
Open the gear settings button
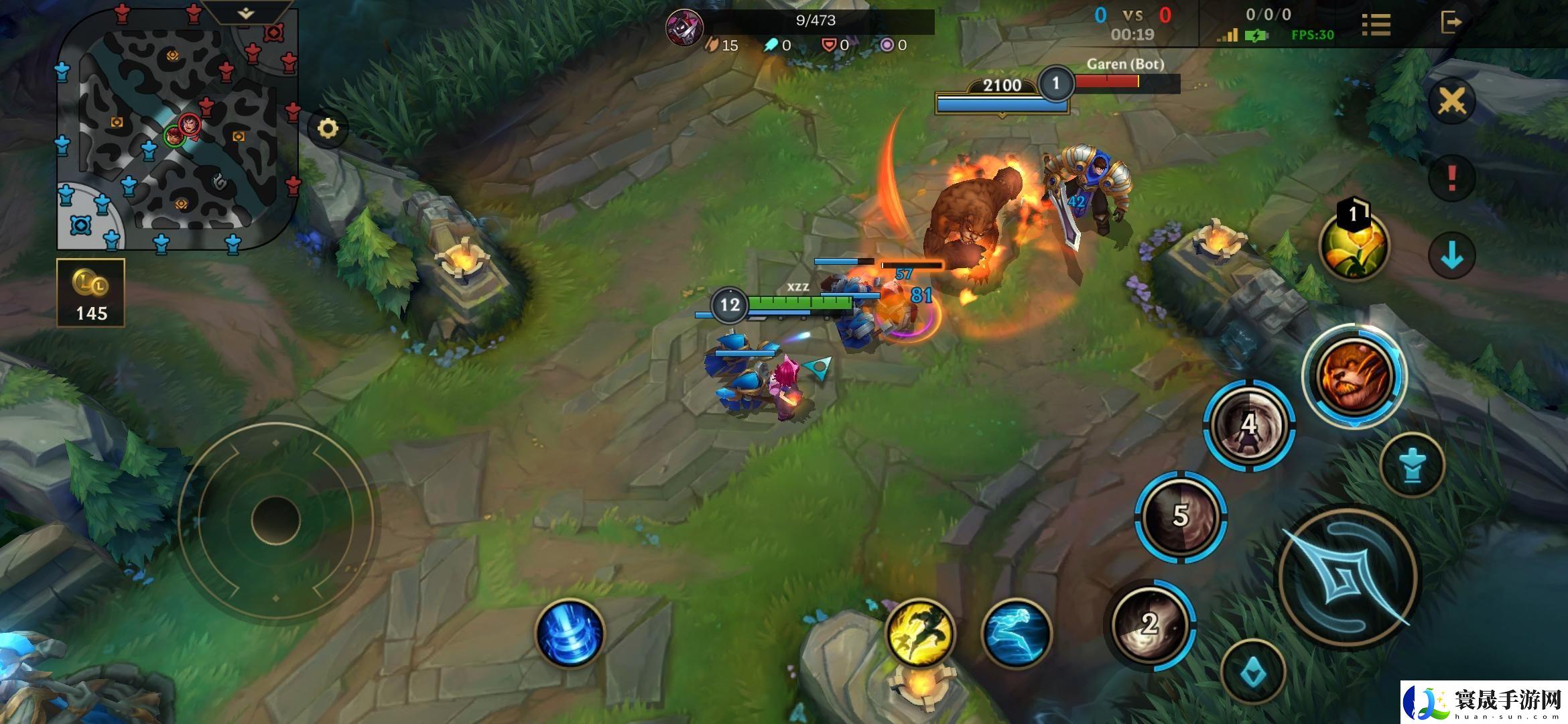click(328, 128)
